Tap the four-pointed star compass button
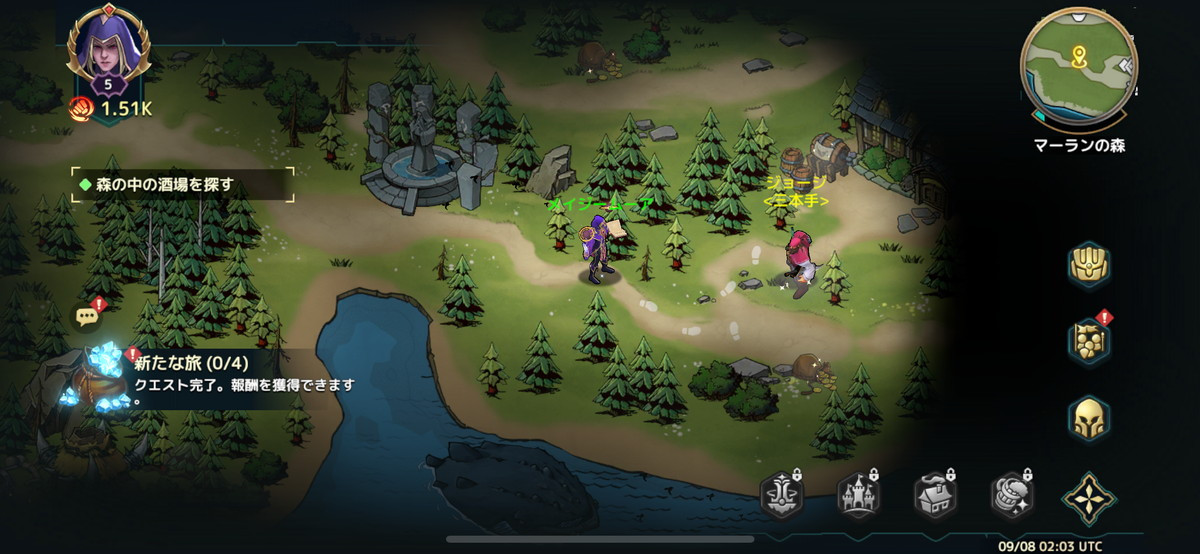 click(1087, 496)
